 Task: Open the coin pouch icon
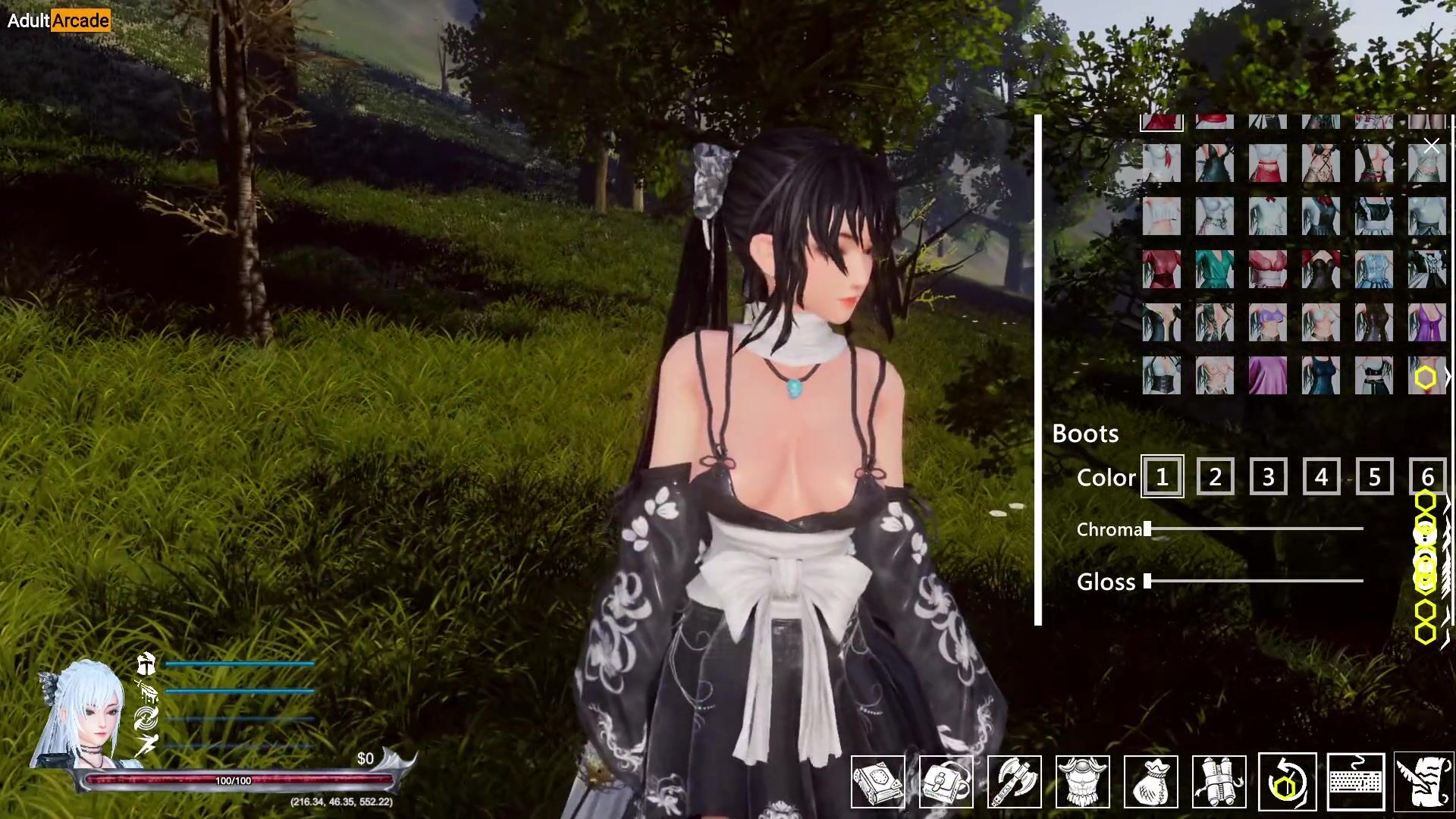[x=1150, y=782]
